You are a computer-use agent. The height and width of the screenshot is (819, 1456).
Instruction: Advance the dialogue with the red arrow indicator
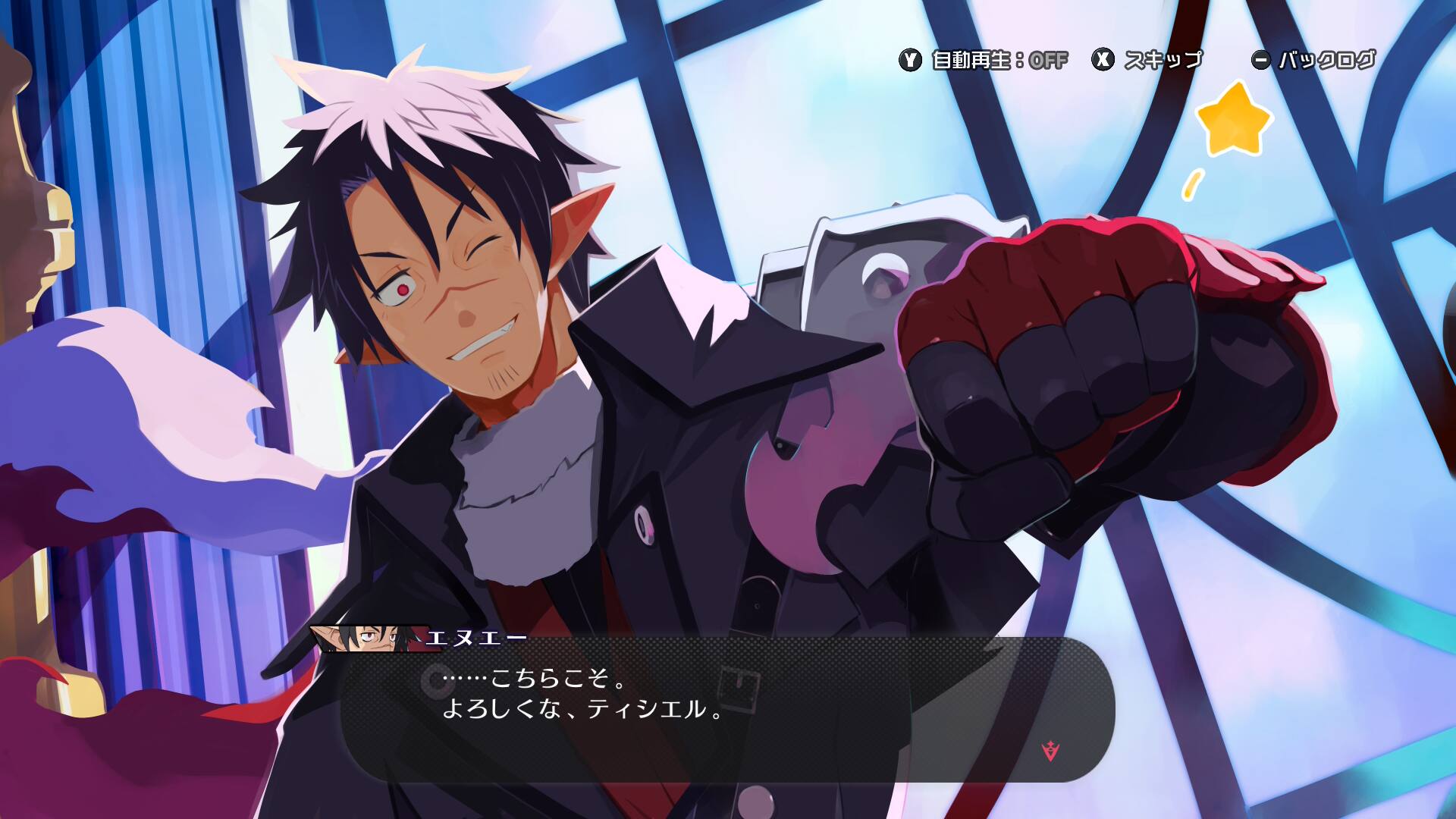(x=1050, y=750)
